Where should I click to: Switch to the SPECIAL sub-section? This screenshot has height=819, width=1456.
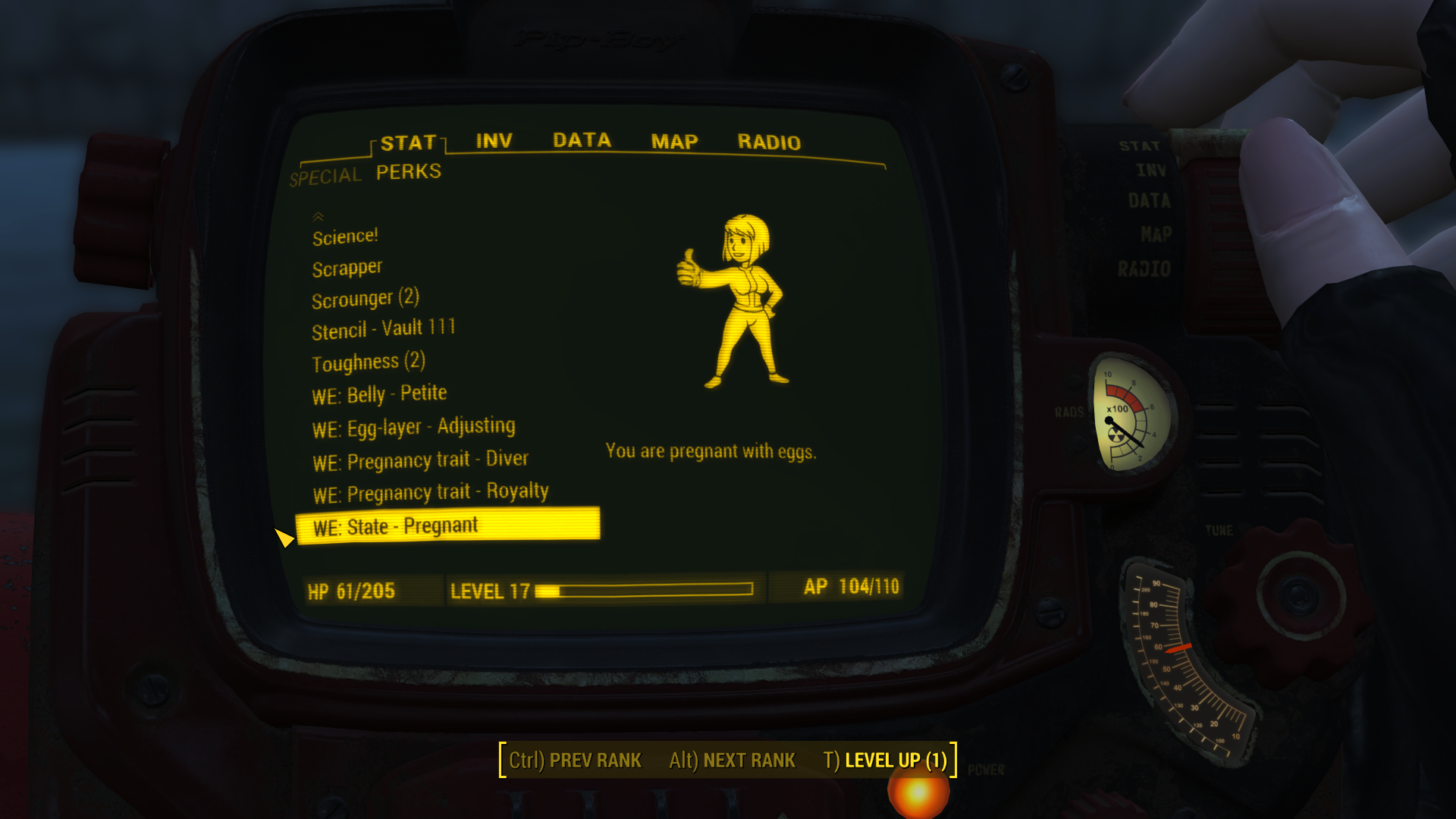325,175
